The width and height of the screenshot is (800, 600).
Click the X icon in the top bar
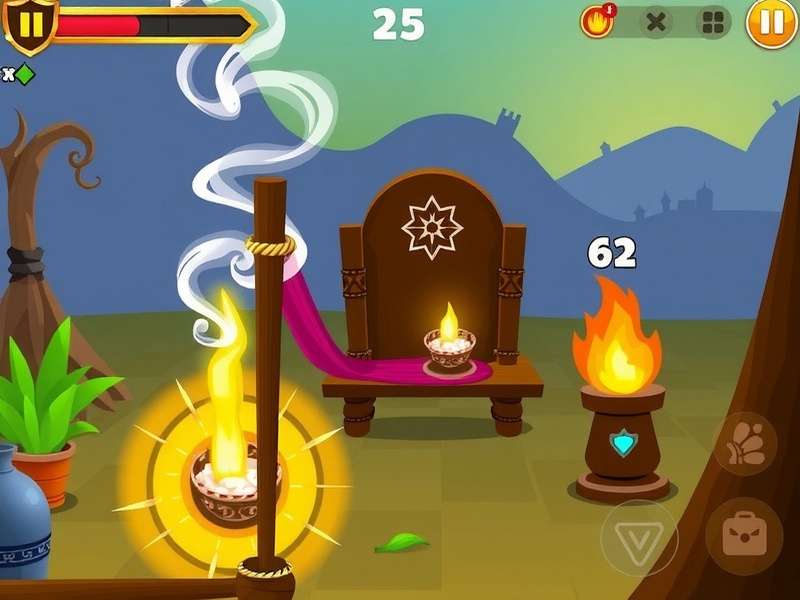656,23
